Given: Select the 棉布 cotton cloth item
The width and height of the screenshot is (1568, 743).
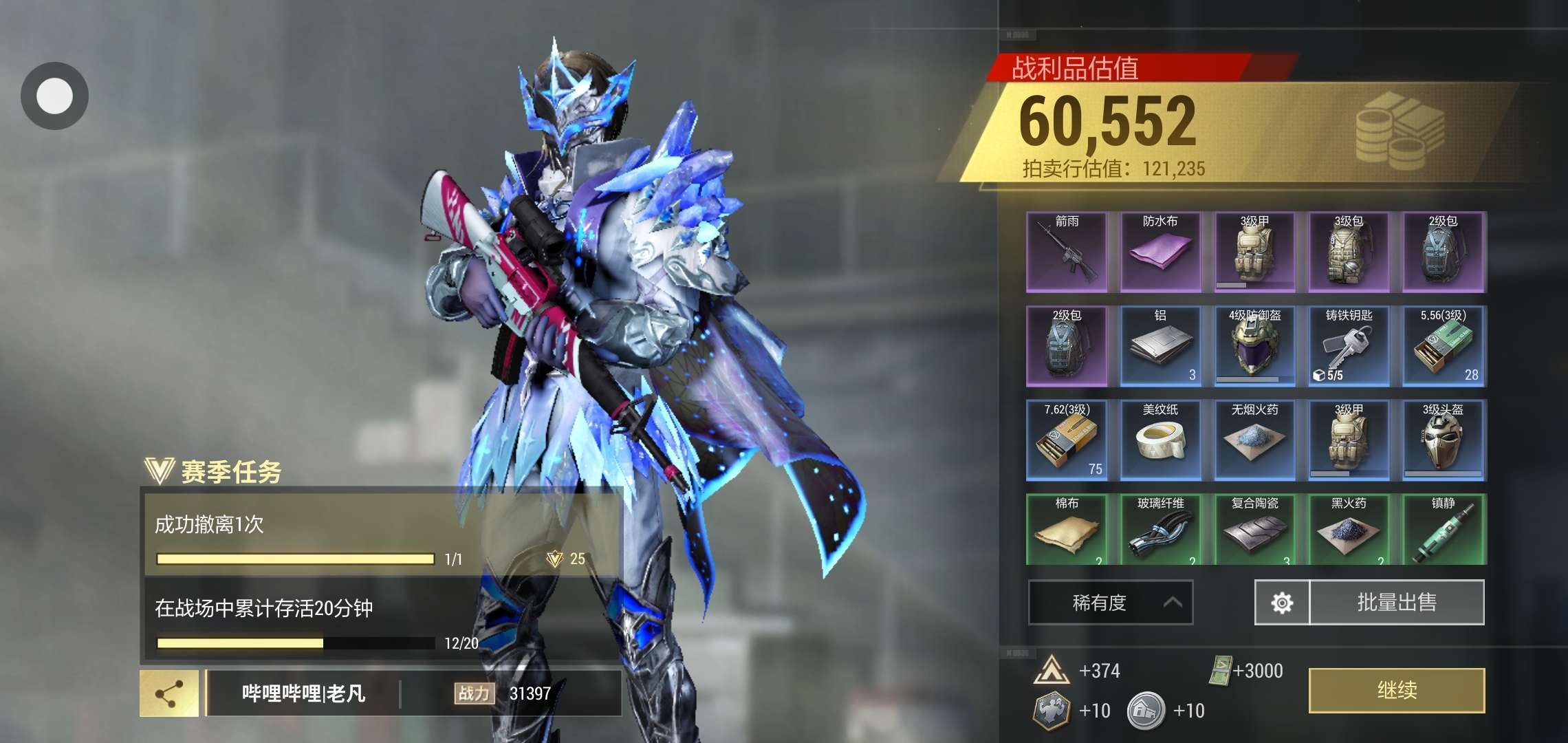Looking at the screenshot, I should (1067, 530).
